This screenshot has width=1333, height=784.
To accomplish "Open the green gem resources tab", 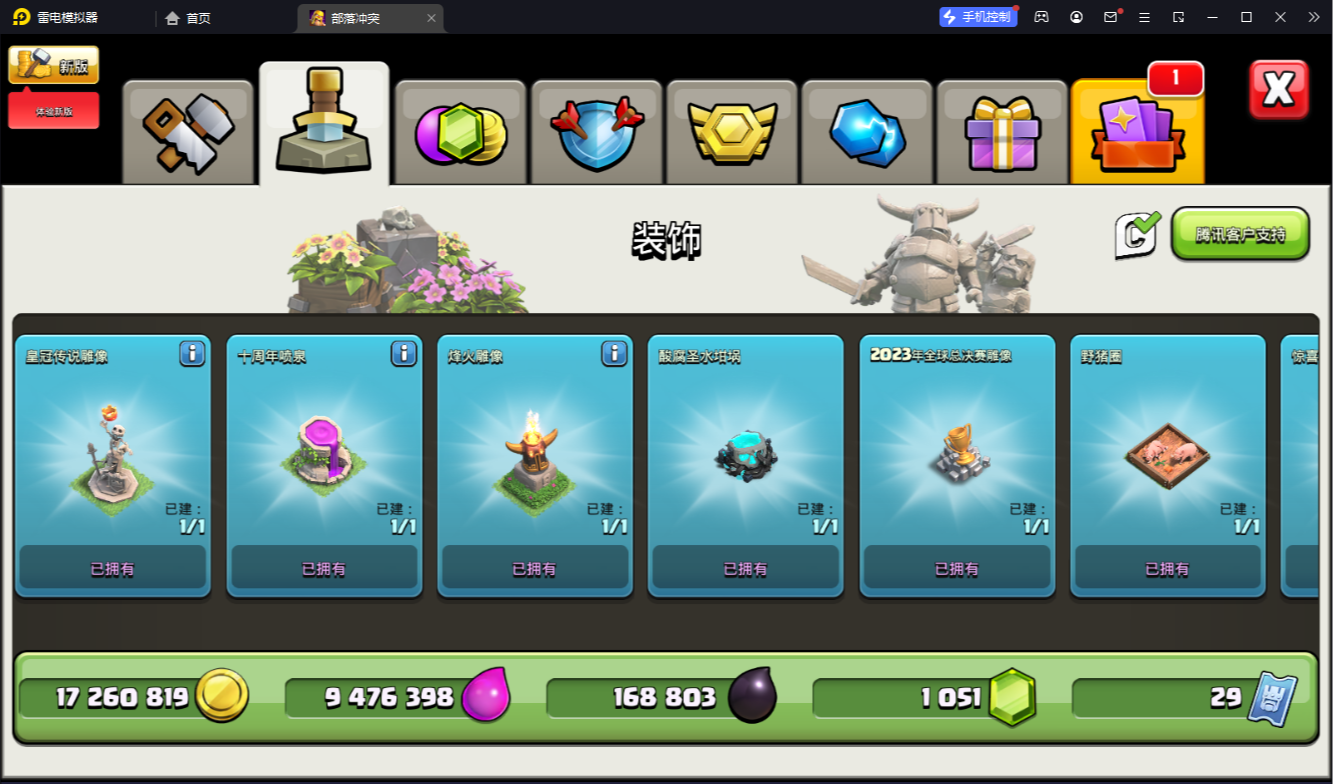I will 460,132.
